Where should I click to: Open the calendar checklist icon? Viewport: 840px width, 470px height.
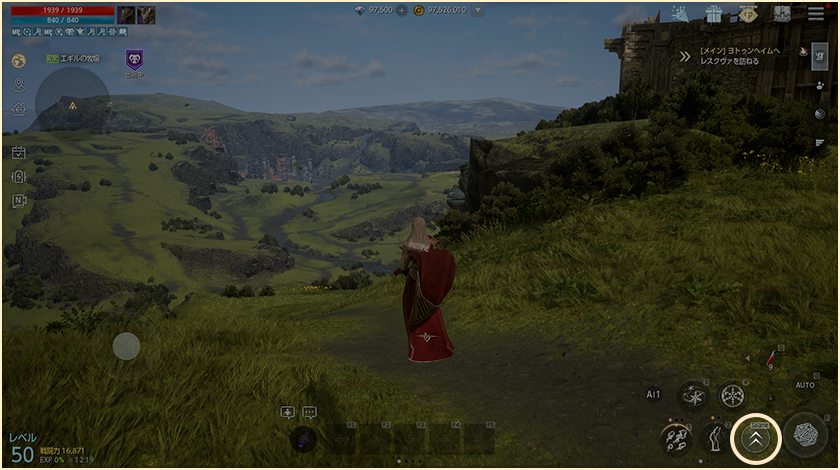tap(18, 153)
